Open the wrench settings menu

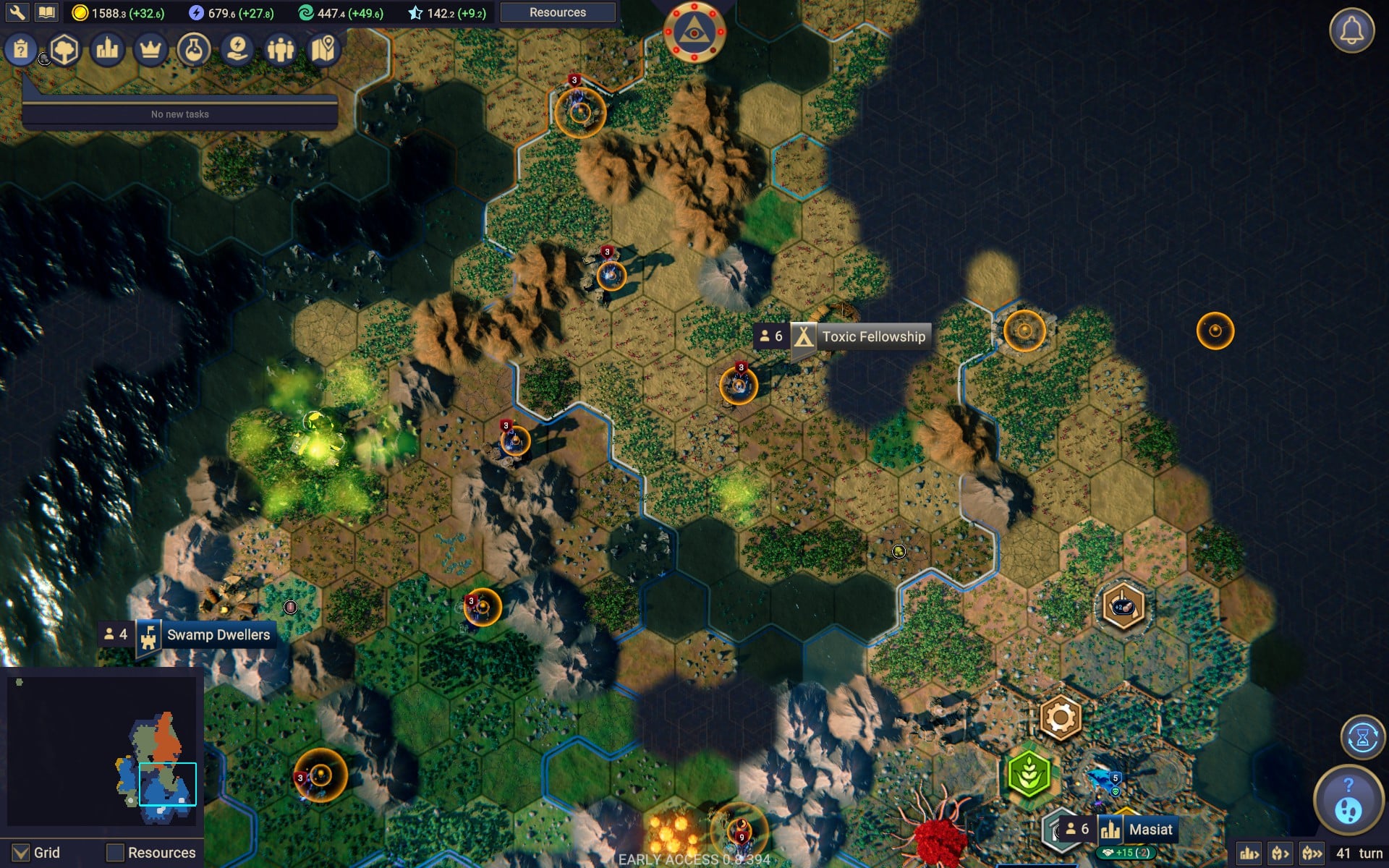(x=17, y=12)
